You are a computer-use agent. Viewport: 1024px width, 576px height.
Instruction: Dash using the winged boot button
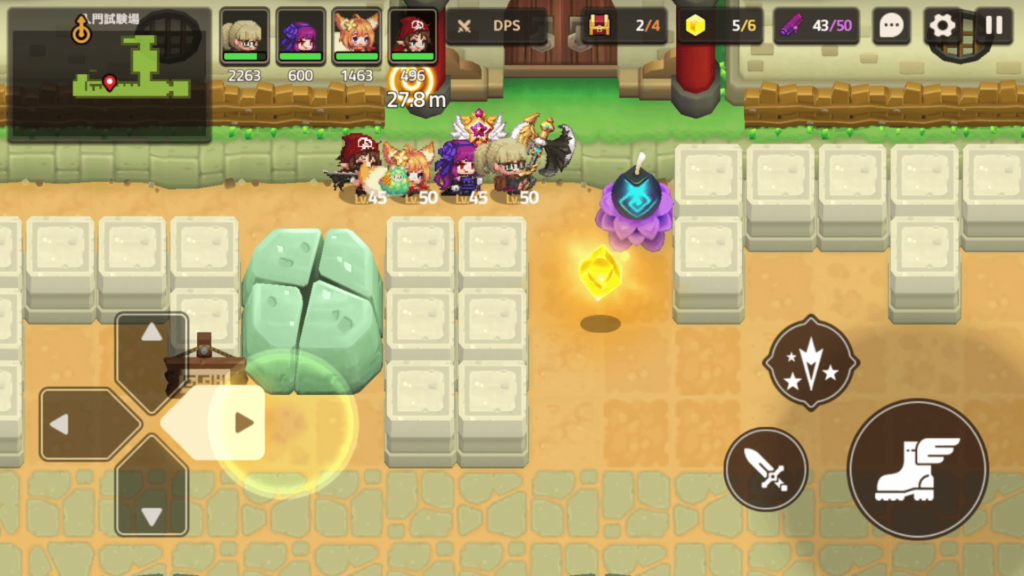[x=917, y=469]
